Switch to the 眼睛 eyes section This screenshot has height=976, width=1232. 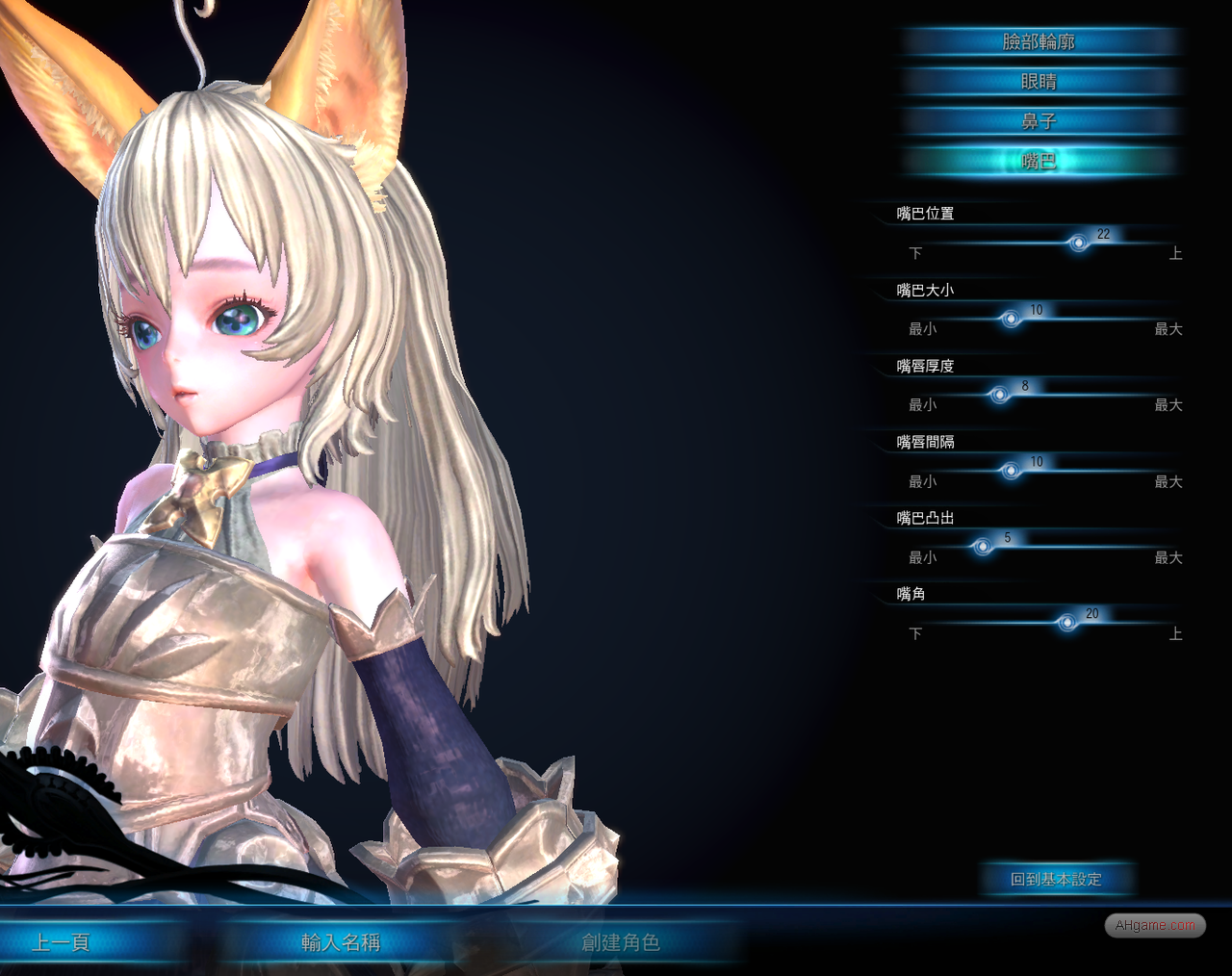click(1039, 82)
